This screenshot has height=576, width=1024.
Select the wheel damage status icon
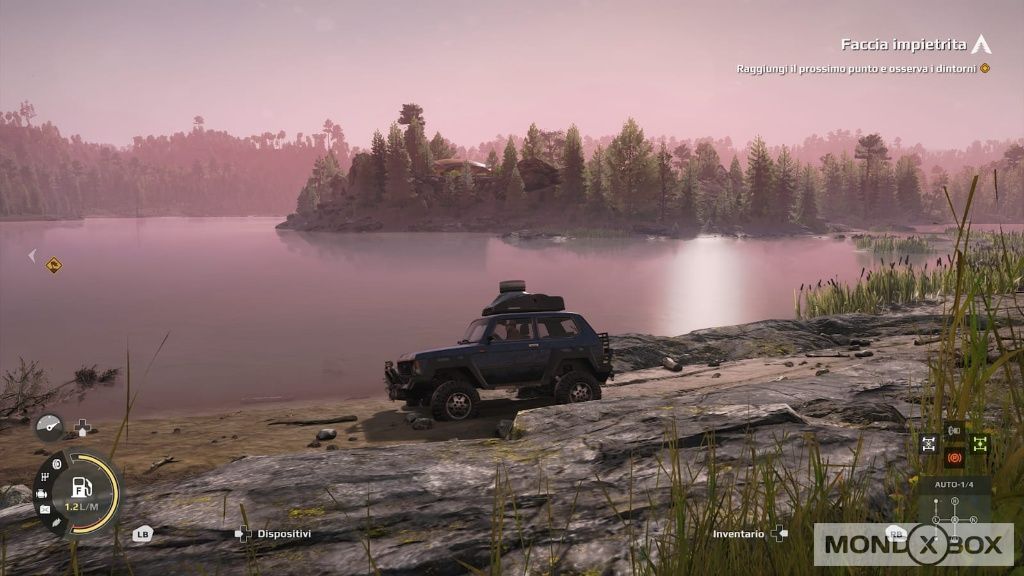56,465
